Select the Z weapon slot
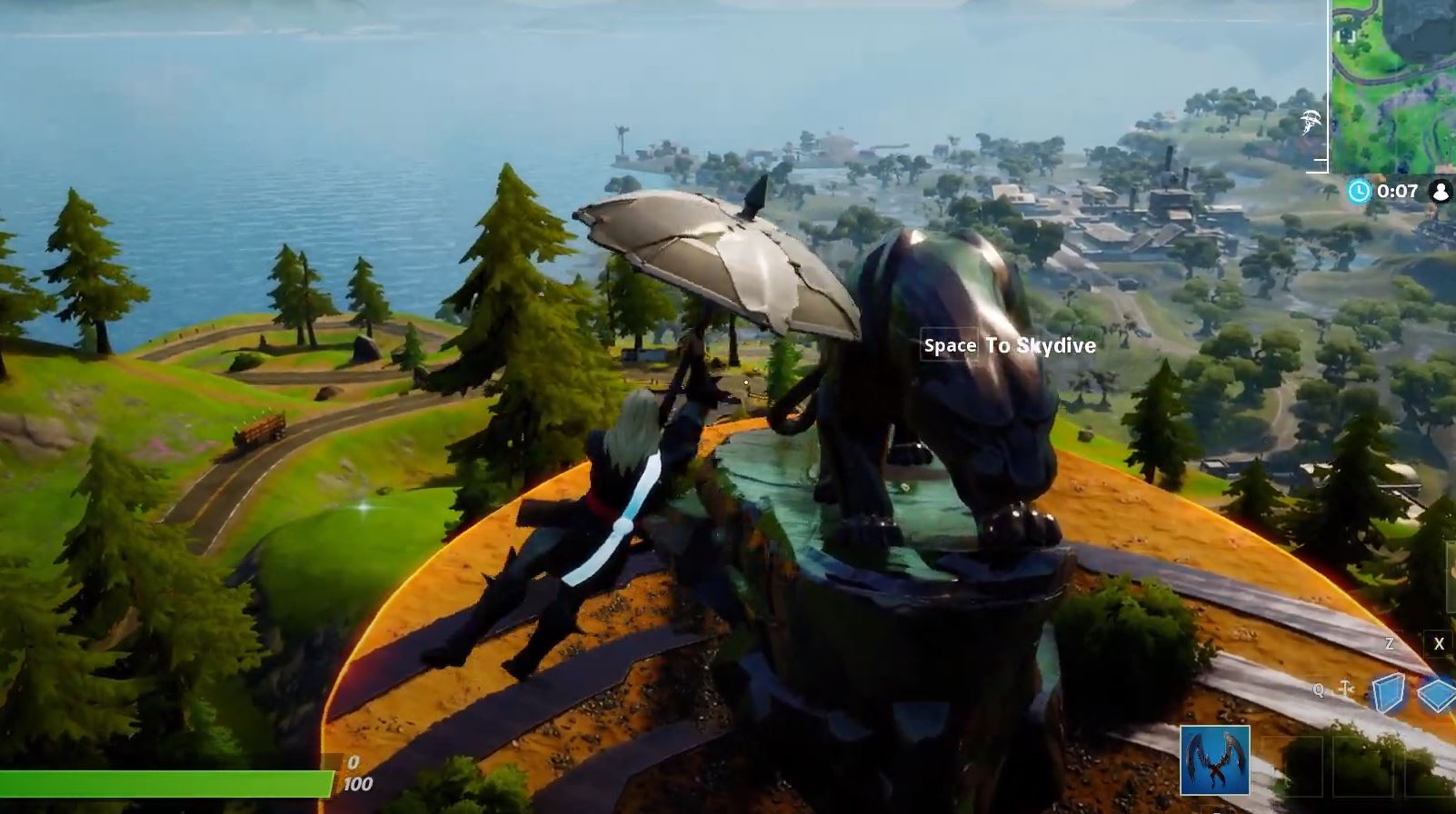Viewport: 1456px width, 814px height. click(x=1389, y=643)
